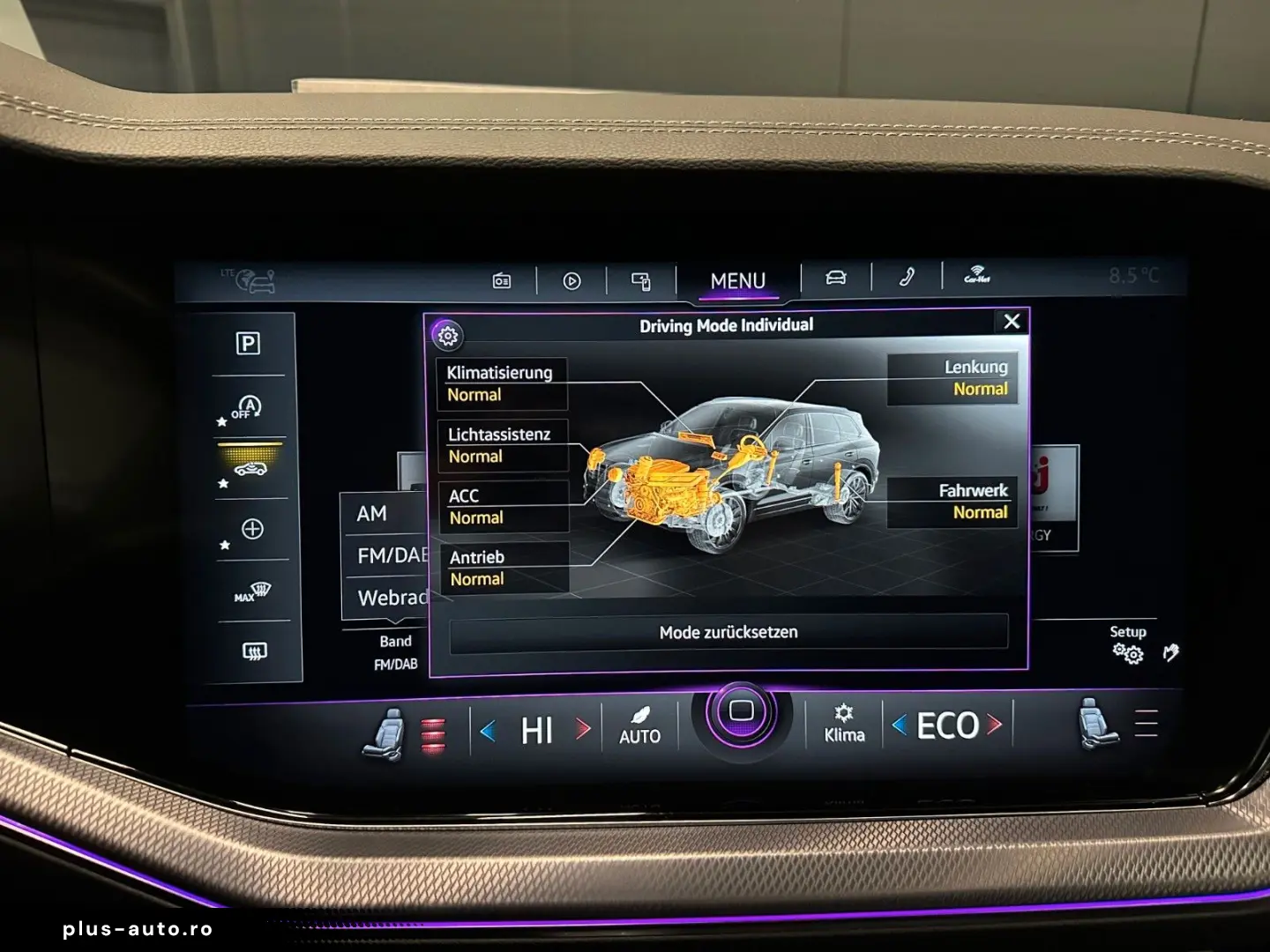Open the gear settings icon in popup
The image size is (1270, 952).
[x=448, y=335]
